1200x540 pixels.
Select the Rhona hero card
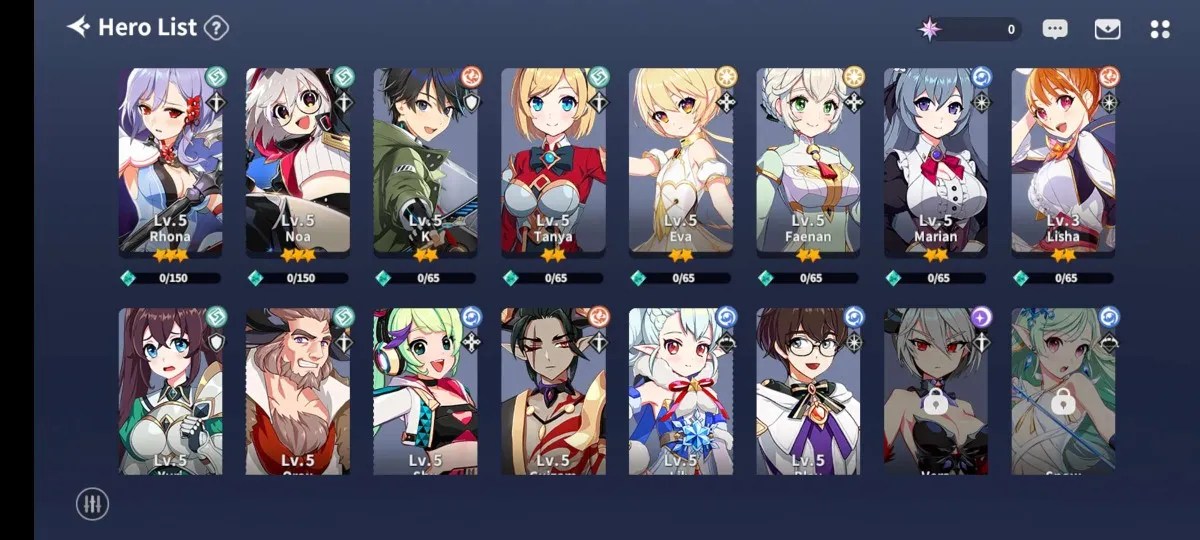(x=170, y=160)
